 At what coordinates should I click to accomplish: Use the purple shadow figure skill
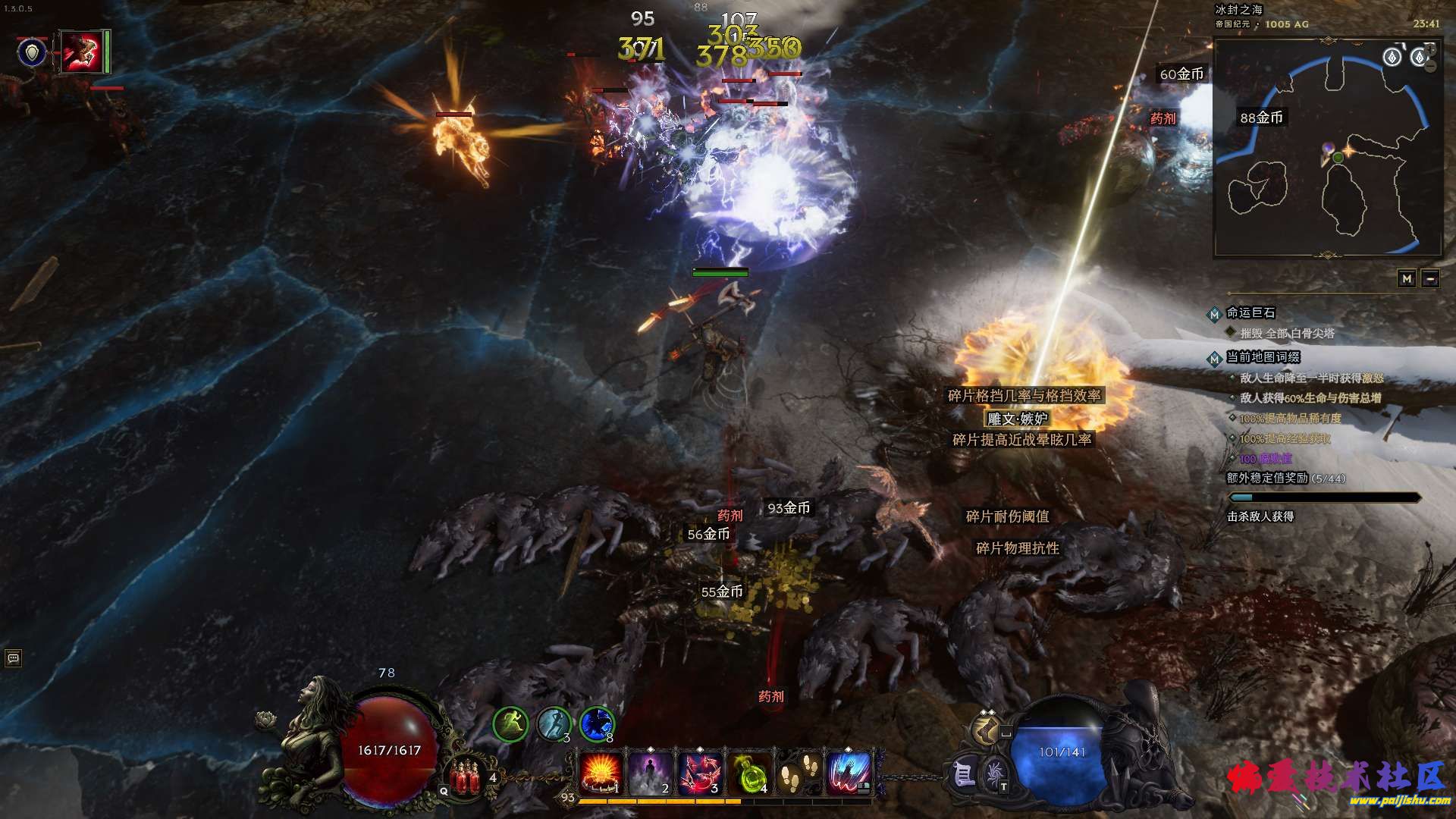pos(650,771)
